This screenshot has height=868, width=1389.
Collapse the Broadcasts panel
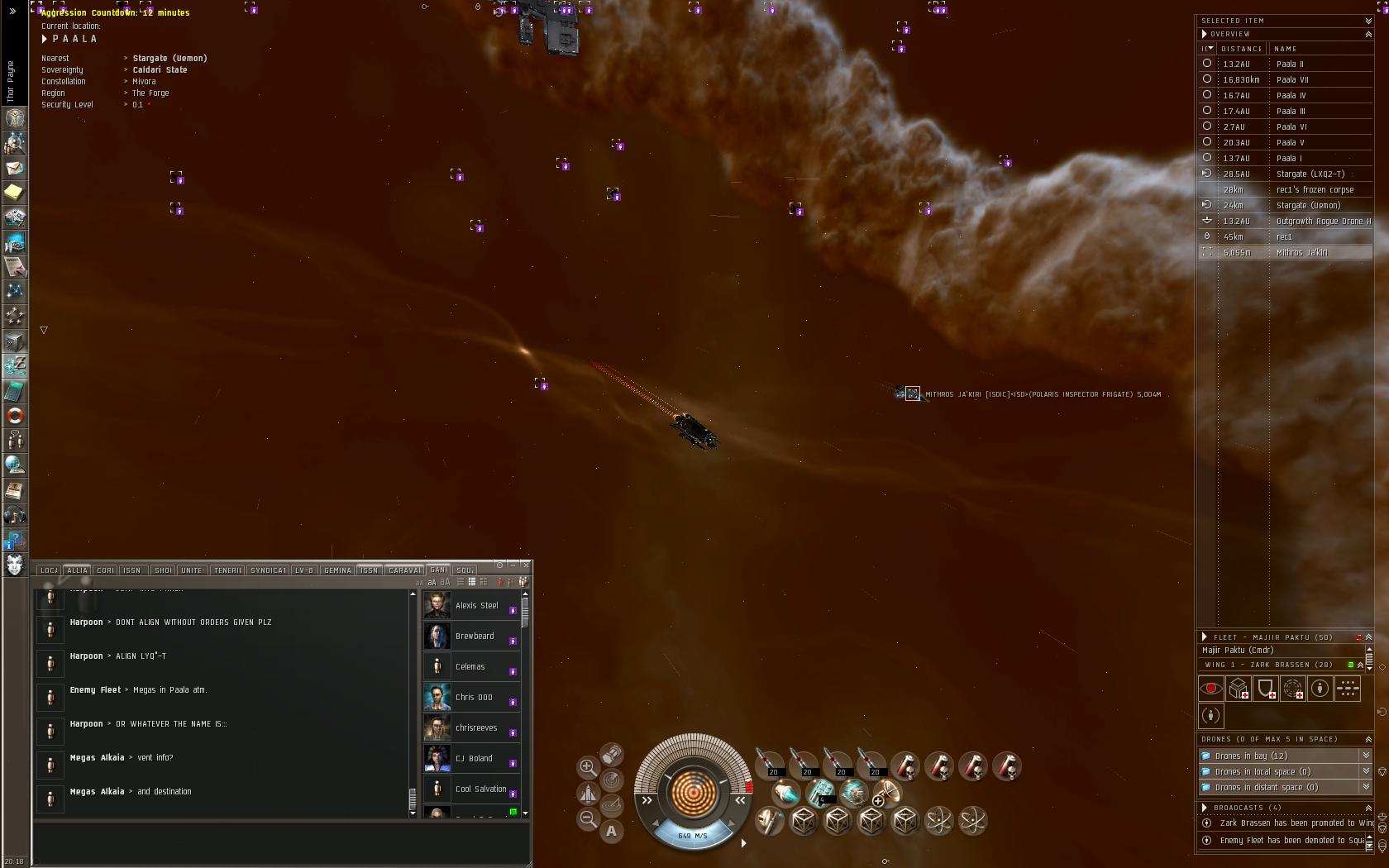coord(1368,808)
